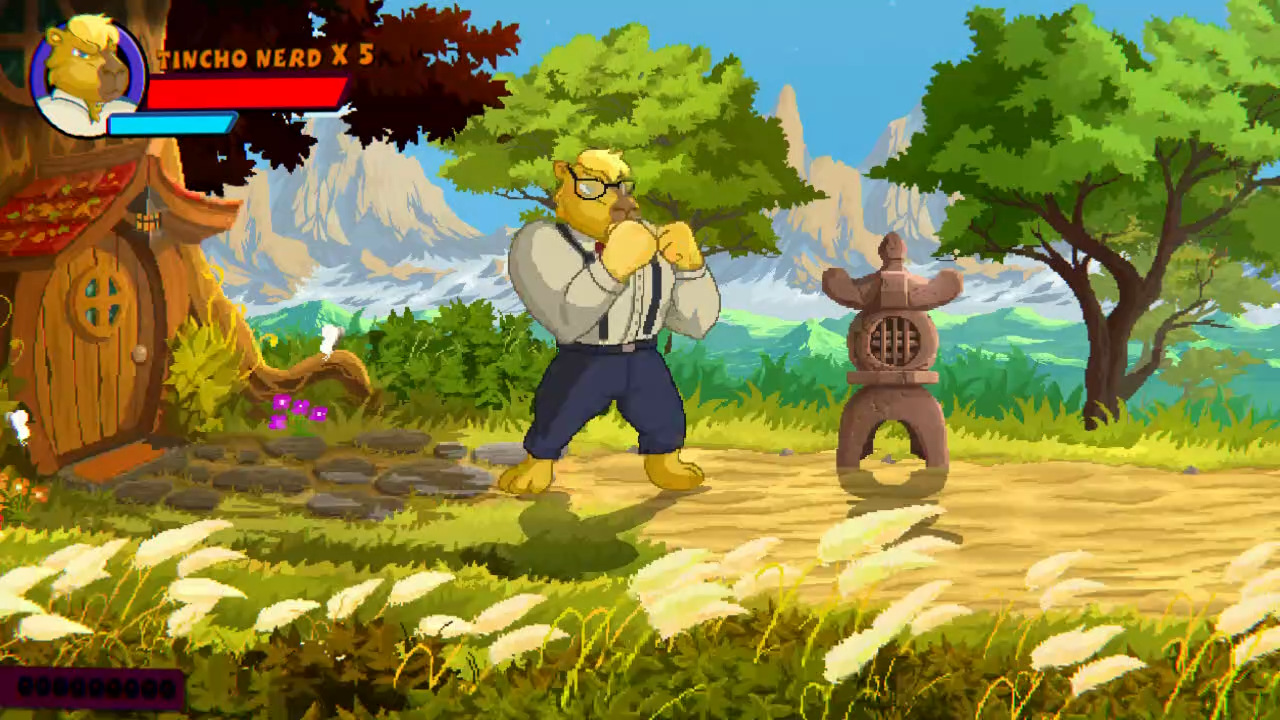The width and height of the screenshot is (1280, 720).
Task: Select the grated circle on the lantern
Action: pos(898,340)
